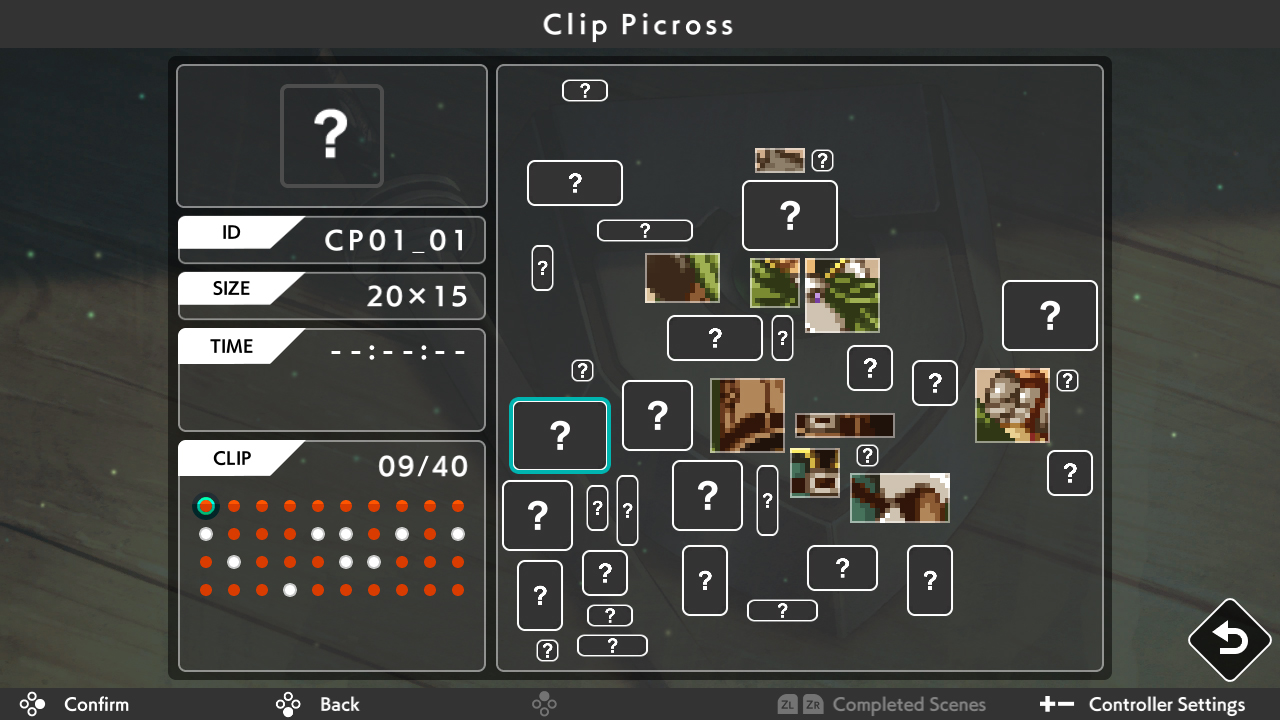Click the green-ringed dot in the CLIP grid
1280x720 pixels.
point(206,506)
